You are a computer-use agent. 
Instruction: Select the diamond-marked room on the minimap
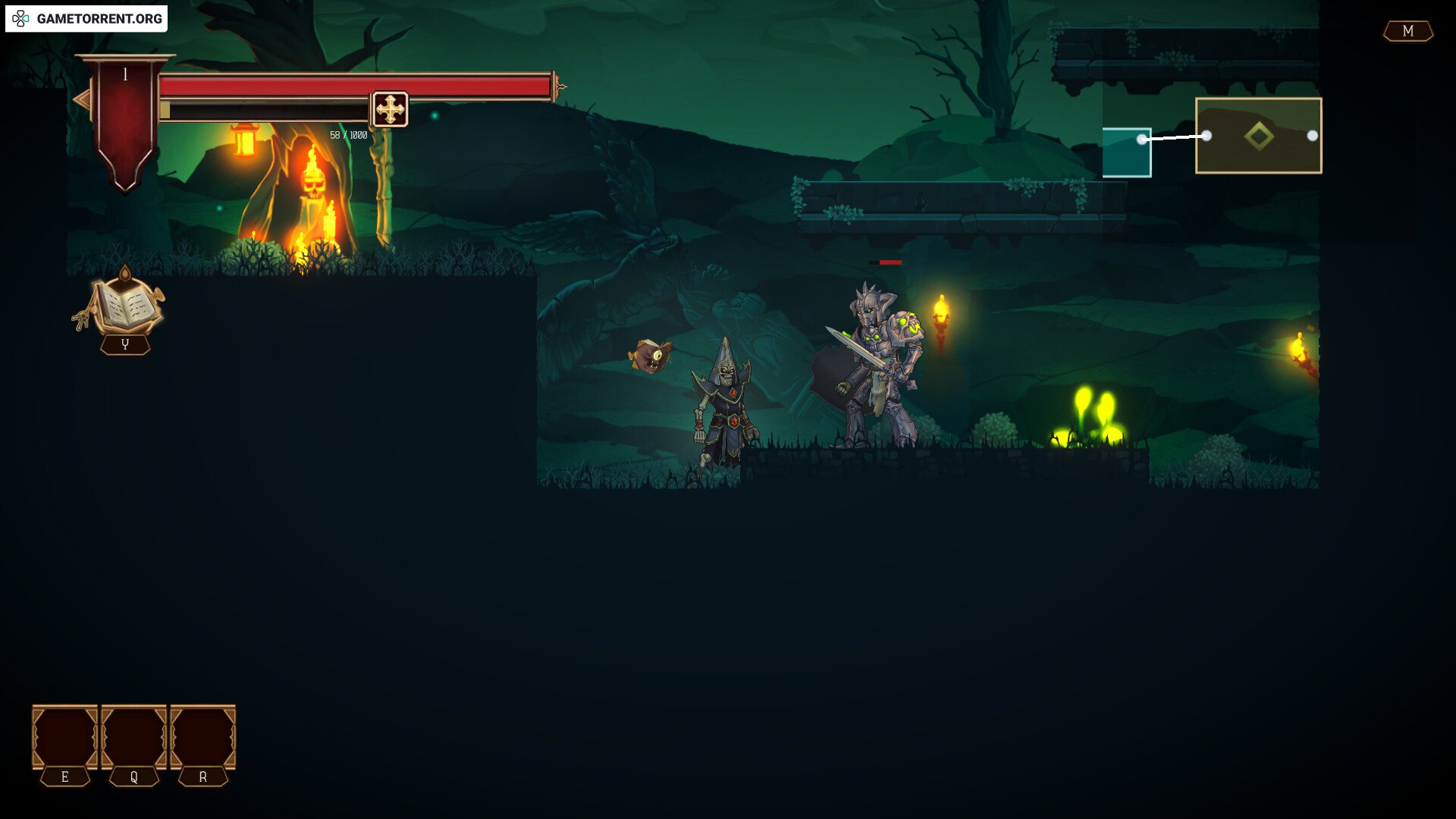(x=1258, y=136)
